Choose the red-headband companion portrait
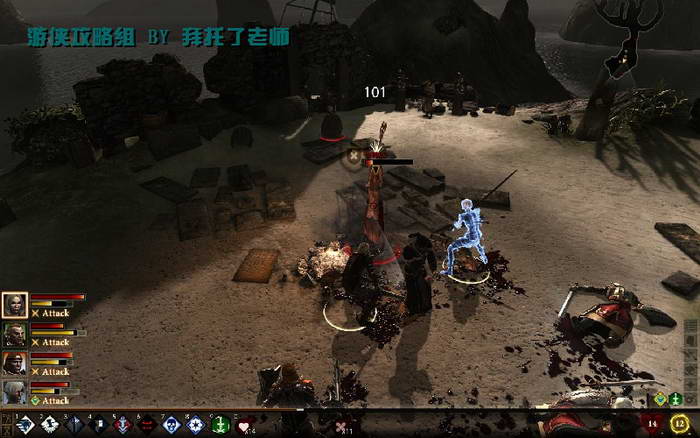700x438 pixels. (x=14, y=363)
